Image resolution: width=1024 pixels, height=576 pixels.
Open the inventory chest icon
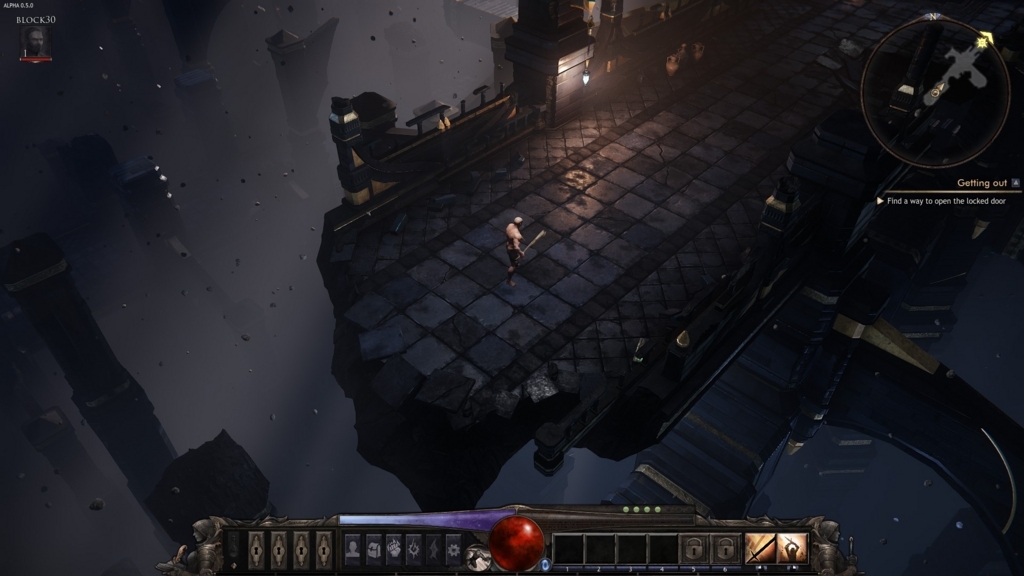click(373, 548)
